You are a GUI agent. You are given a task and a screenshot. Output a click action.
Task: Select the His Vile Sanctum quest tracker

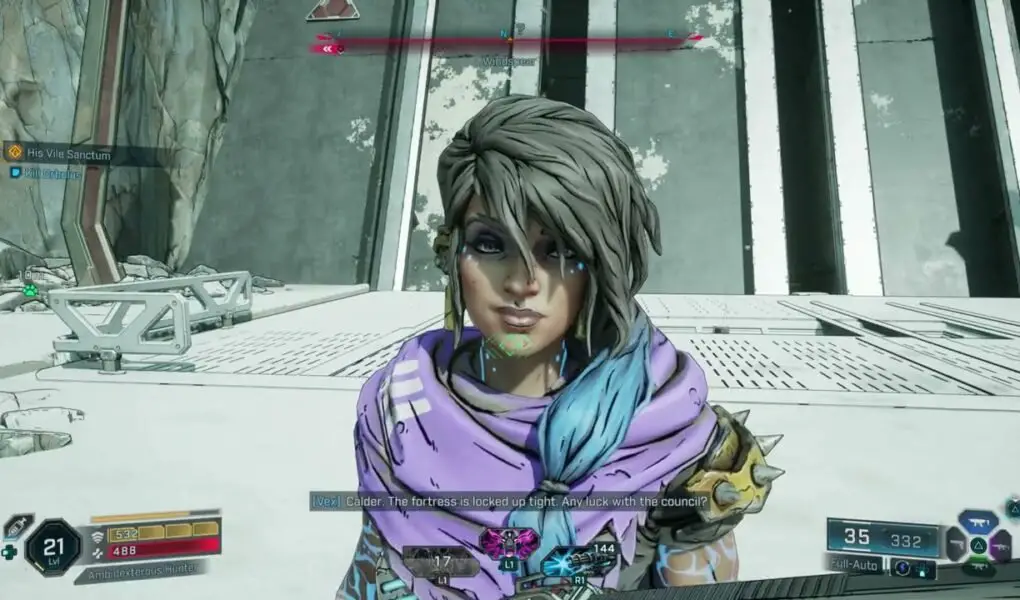(x=68, y=153)
